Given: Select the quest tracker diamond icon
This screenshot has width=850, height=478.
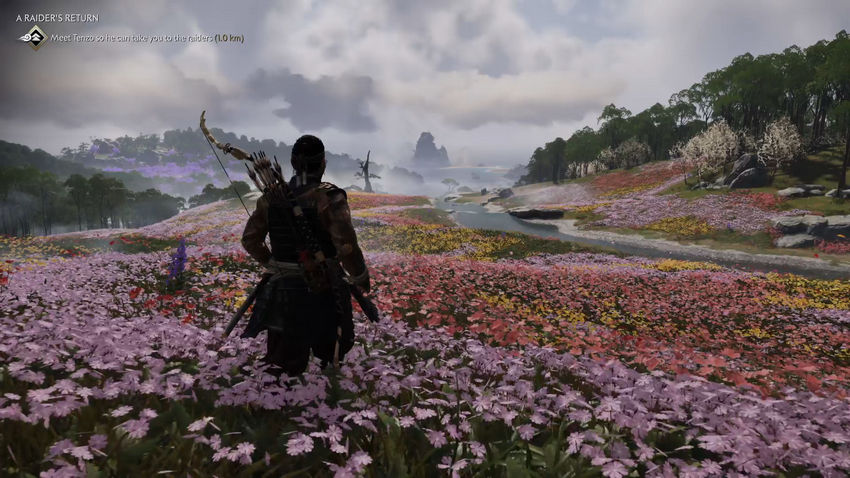Looking at the screenshot, I should [34, 37].
